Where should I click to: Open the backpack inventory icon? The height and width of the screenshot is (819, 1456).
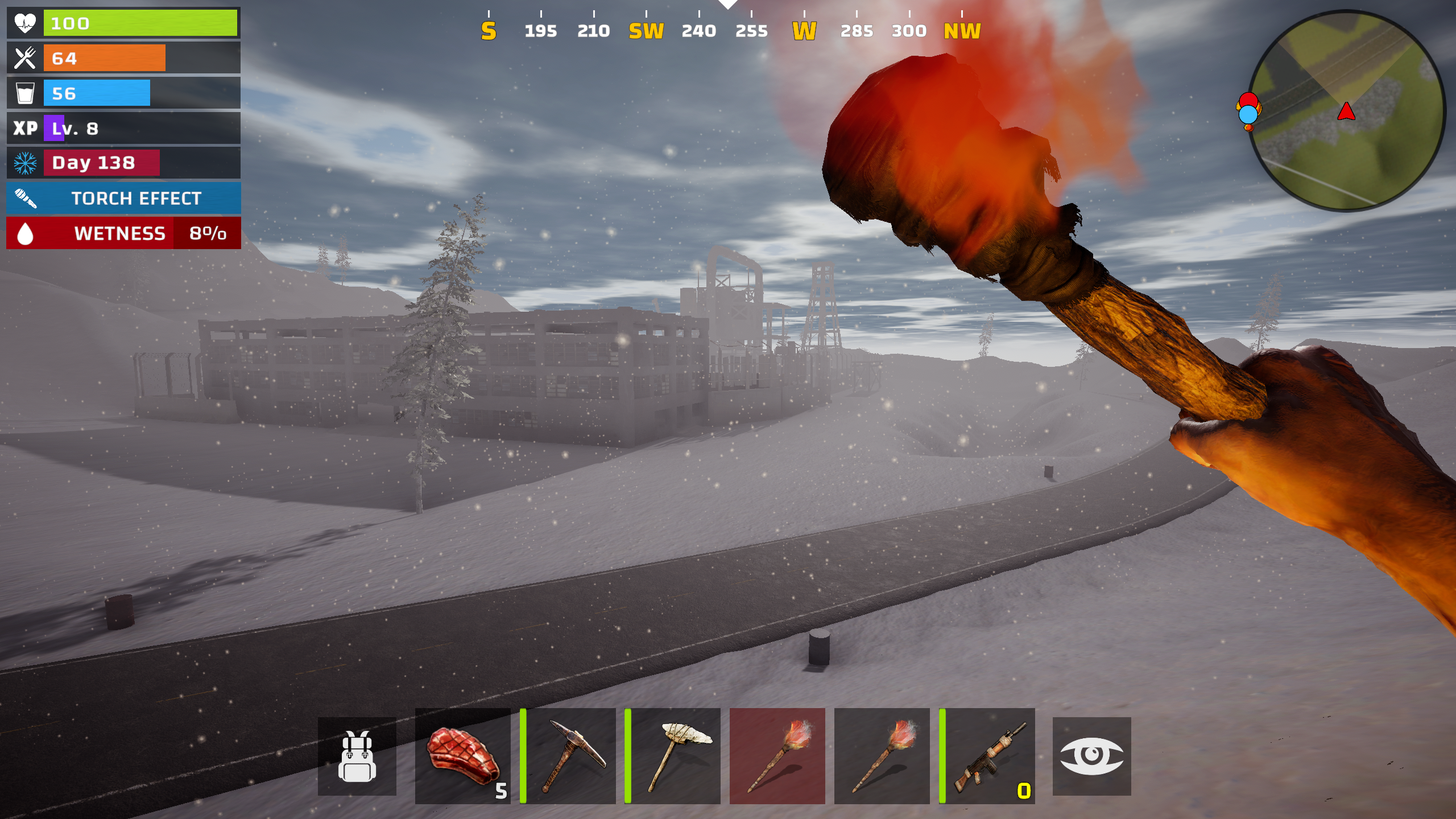pyautogui.click(x=358, y=758)
